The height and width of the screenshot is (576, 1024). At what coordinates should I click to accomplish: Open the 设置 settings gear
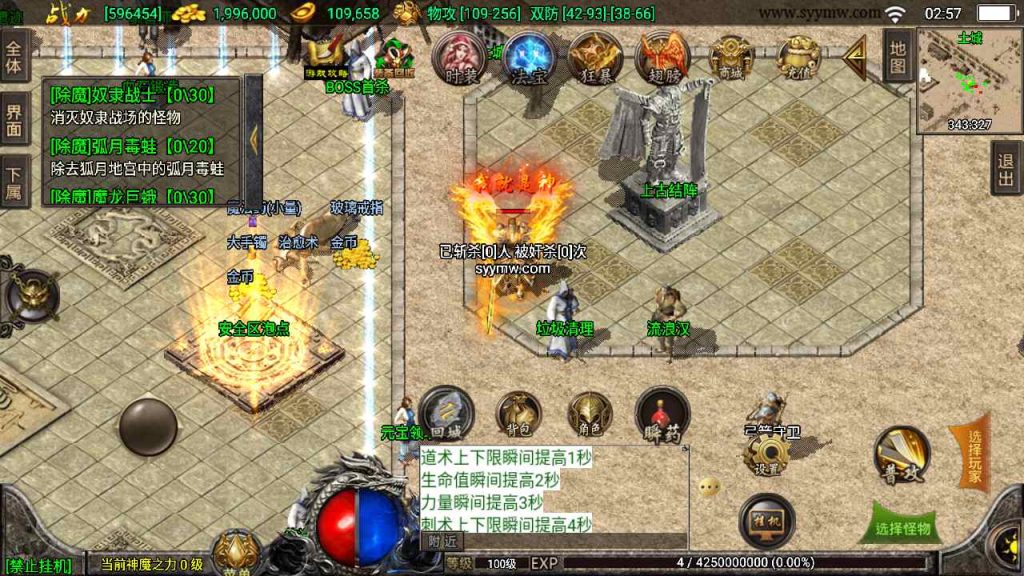click(x=767, y=456)
